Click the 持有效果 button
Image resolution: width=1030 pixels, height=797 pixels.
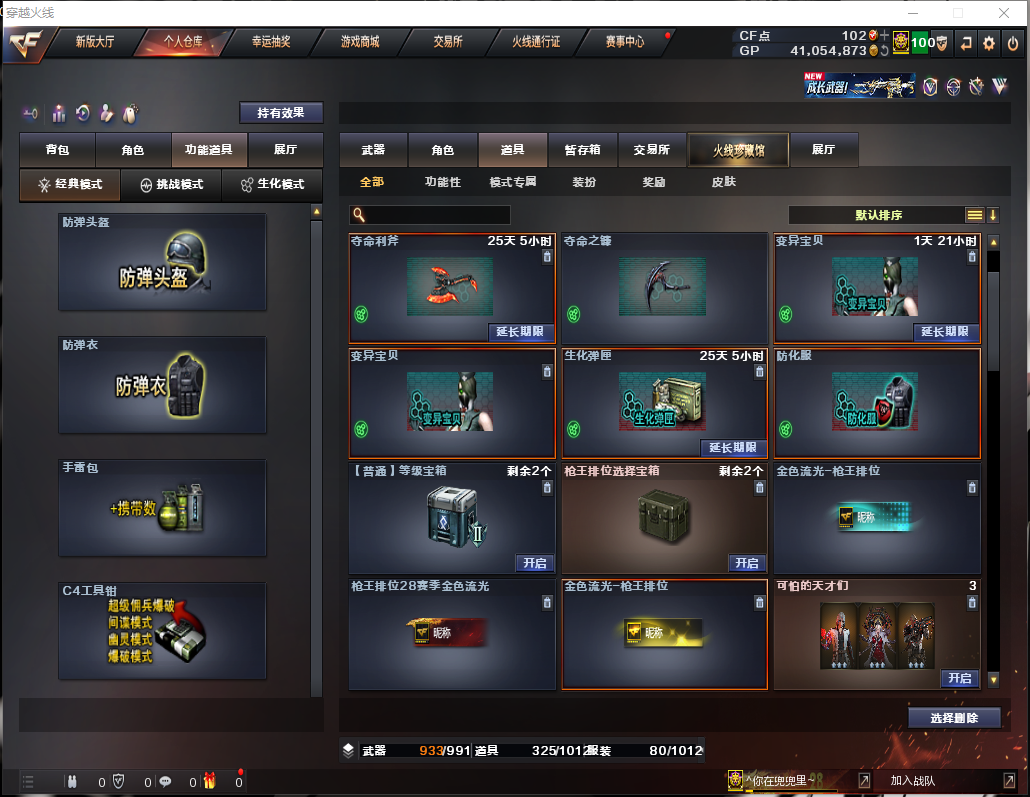coord(281,113)
